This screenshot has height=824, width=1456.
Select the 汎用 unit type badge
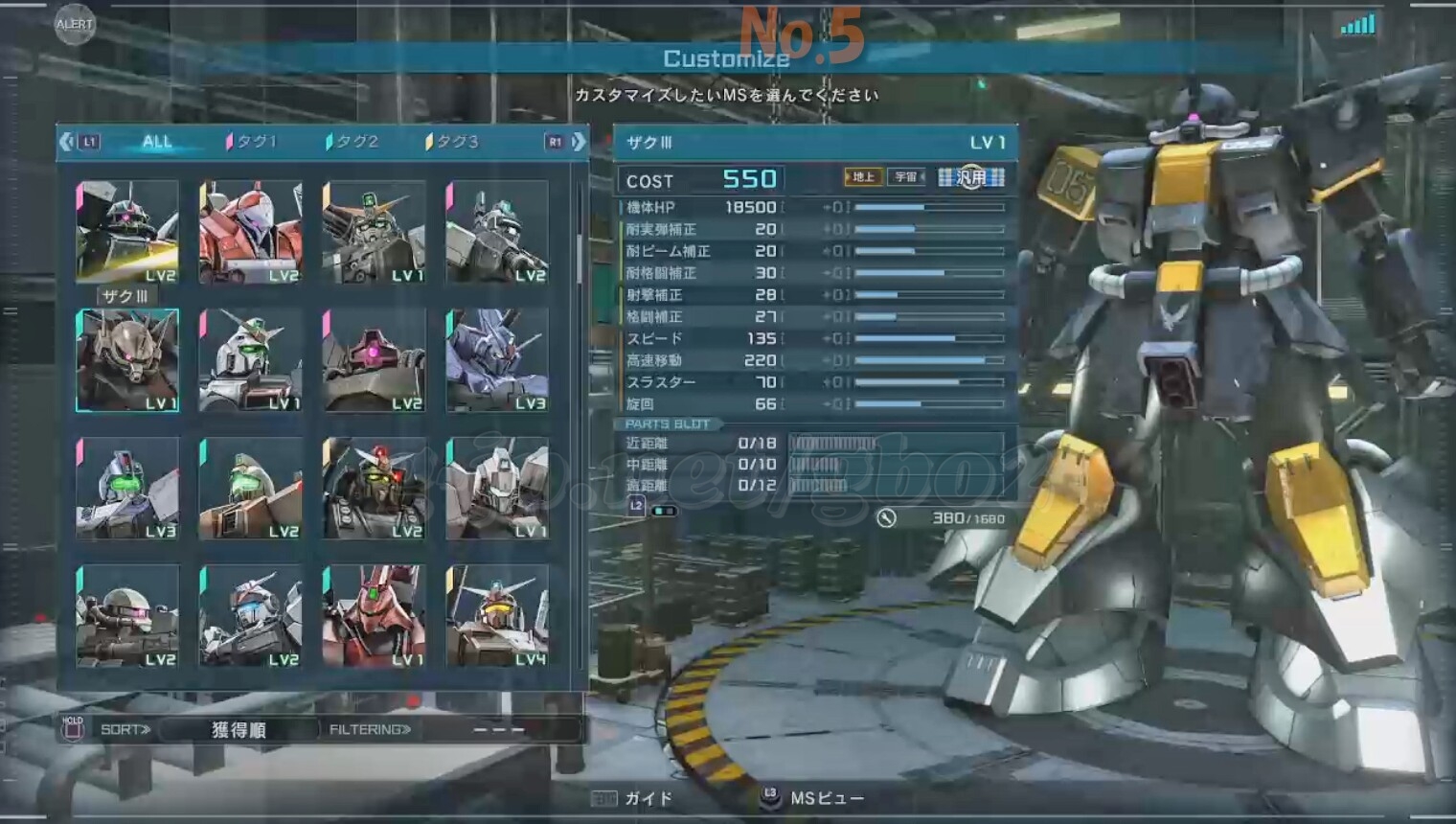pyautogui.click(x=971, y=177)
